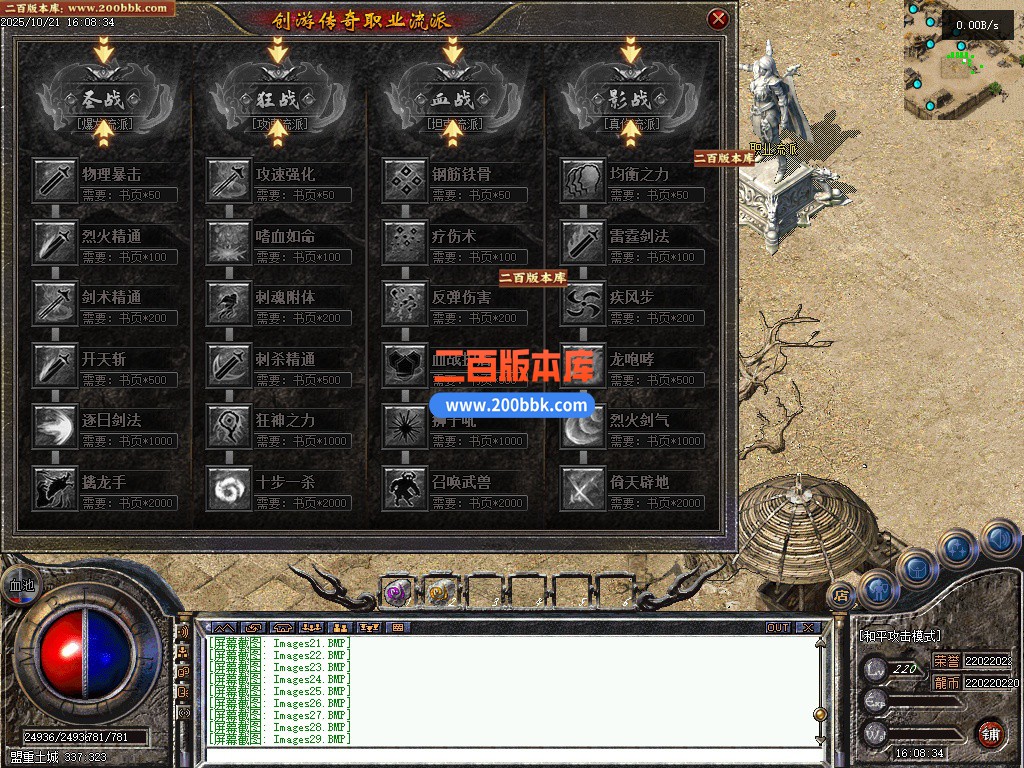Close the class specialization window
Viewport: 1024px width, 768px height.
tap(717, 19)
